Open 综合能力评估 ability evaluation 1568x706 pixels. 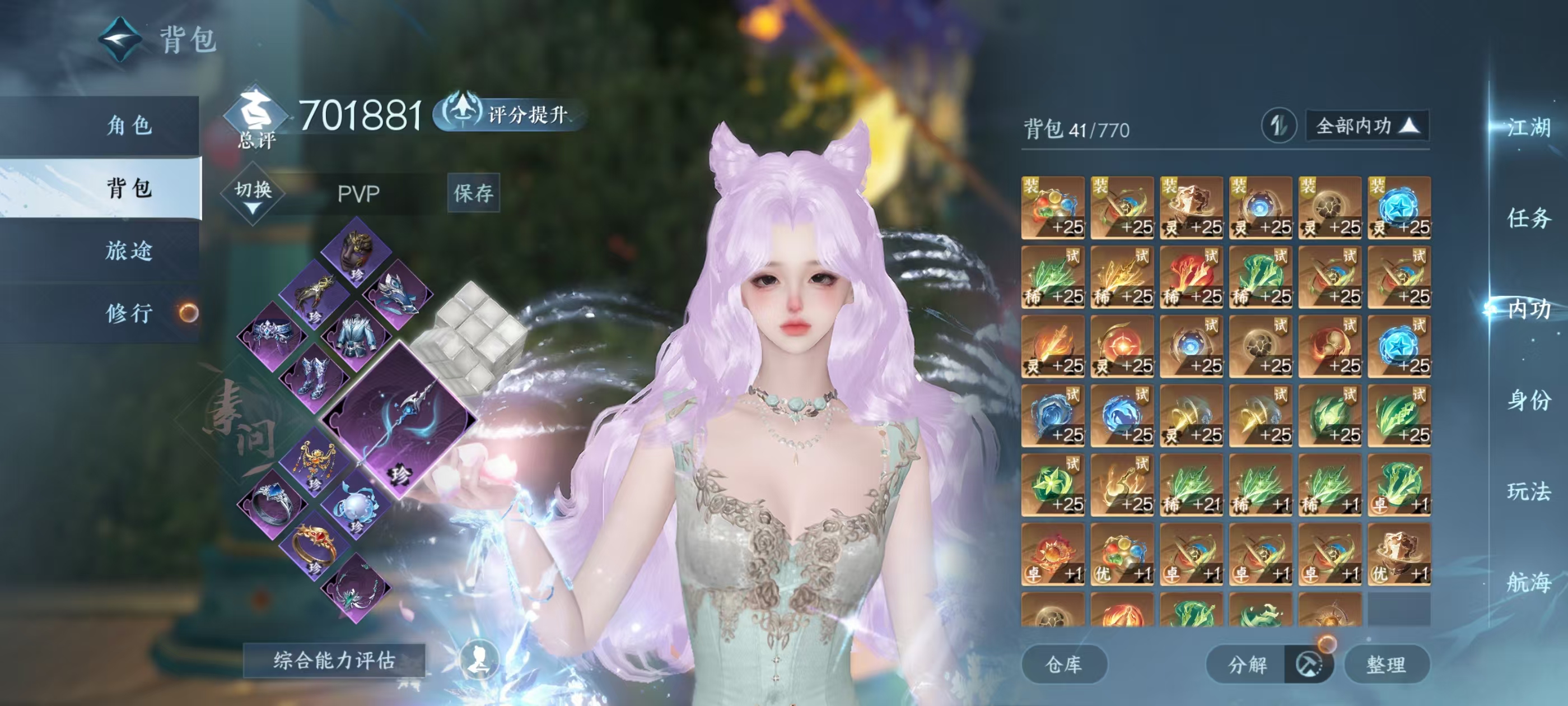coord(334,660)
